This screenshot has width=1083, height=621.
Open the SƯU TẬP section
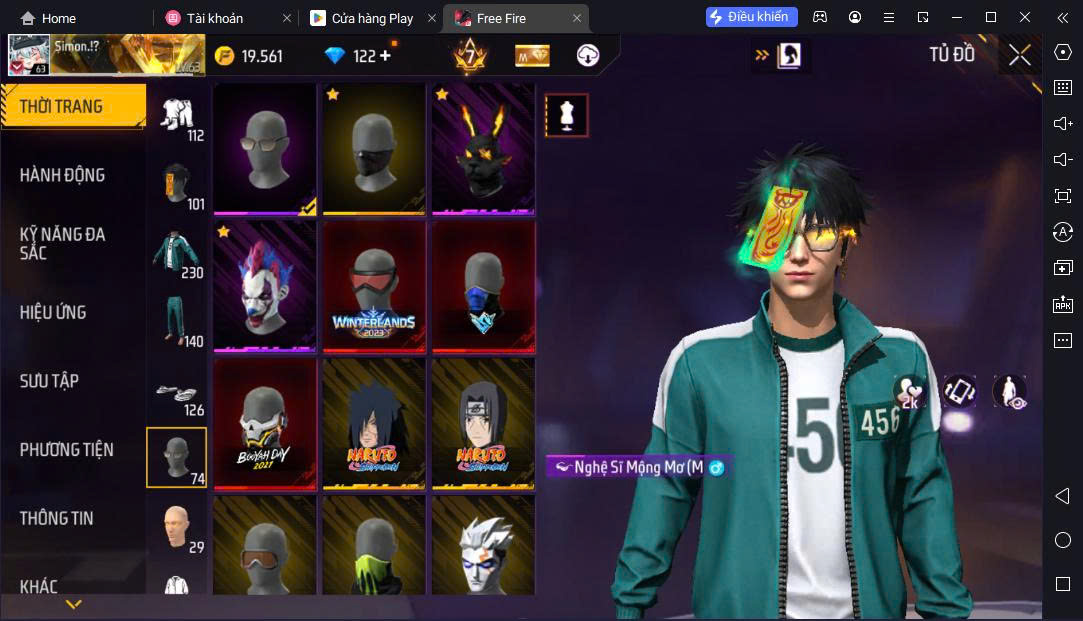click(49, 381)
